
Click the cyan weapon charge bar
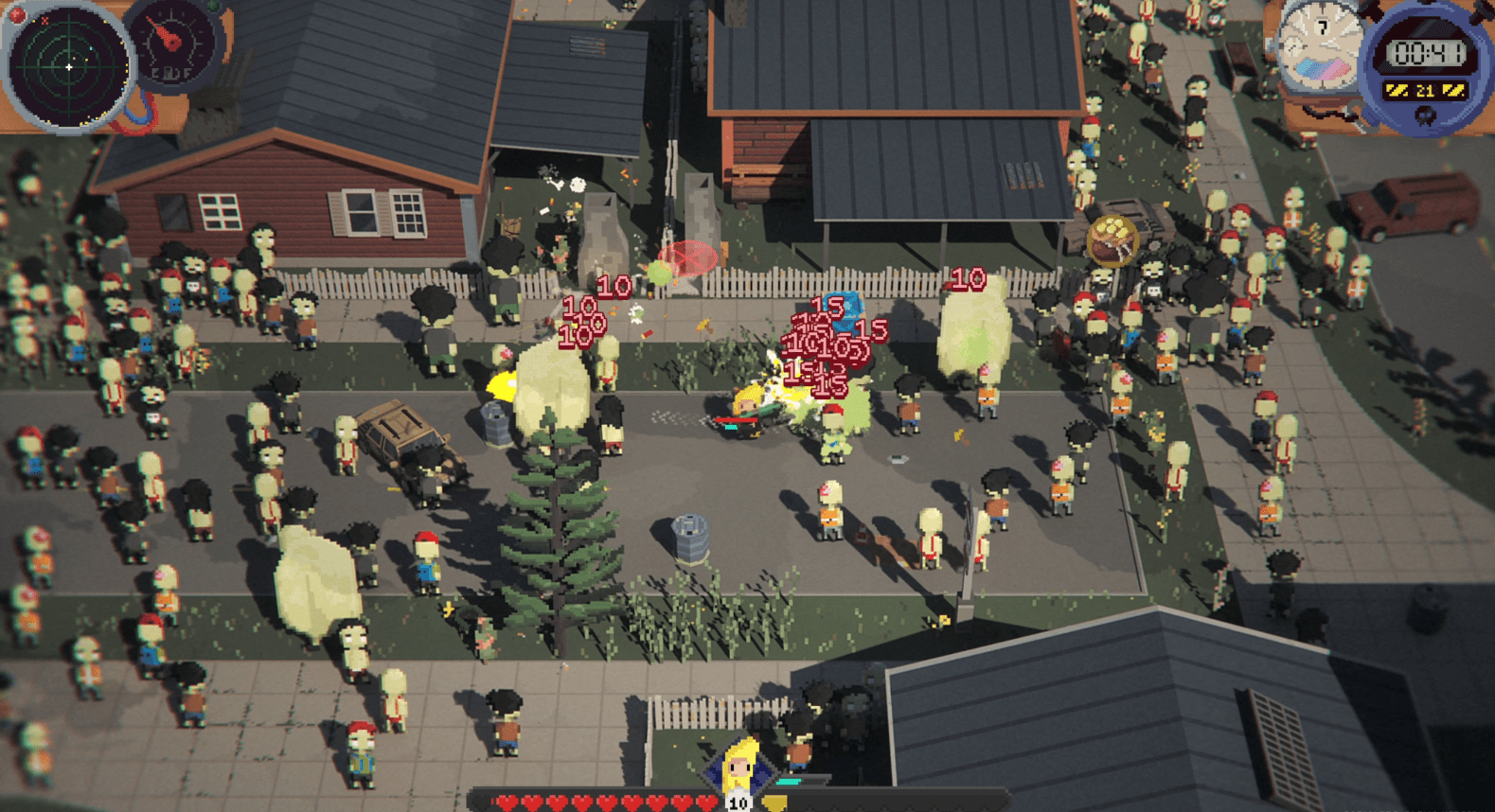[x=788, y=782]
